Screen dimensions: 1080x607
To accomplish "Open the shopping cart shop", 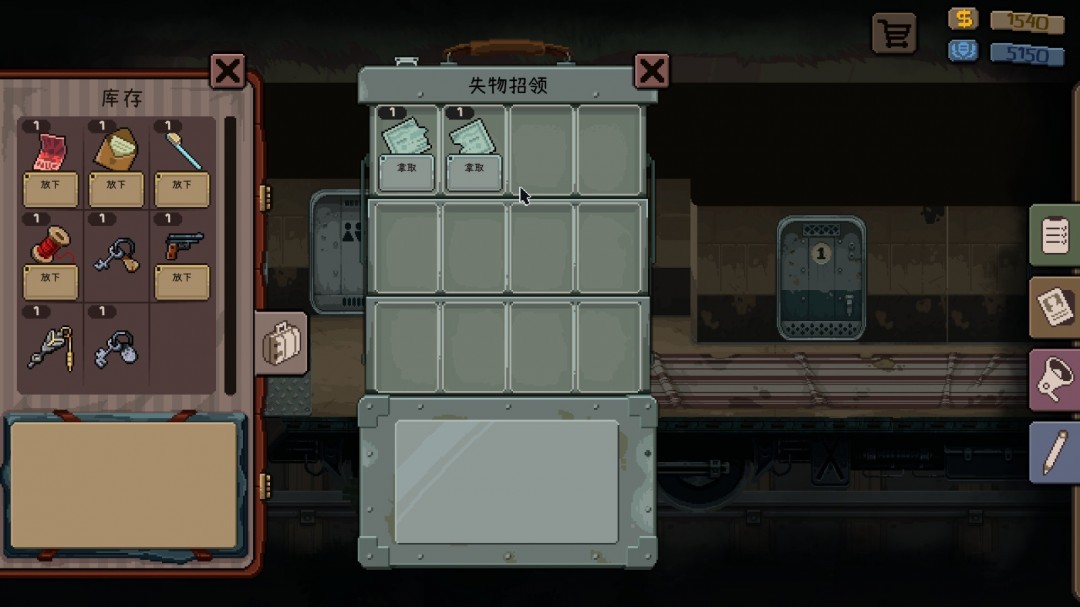I will coord(894,33).
